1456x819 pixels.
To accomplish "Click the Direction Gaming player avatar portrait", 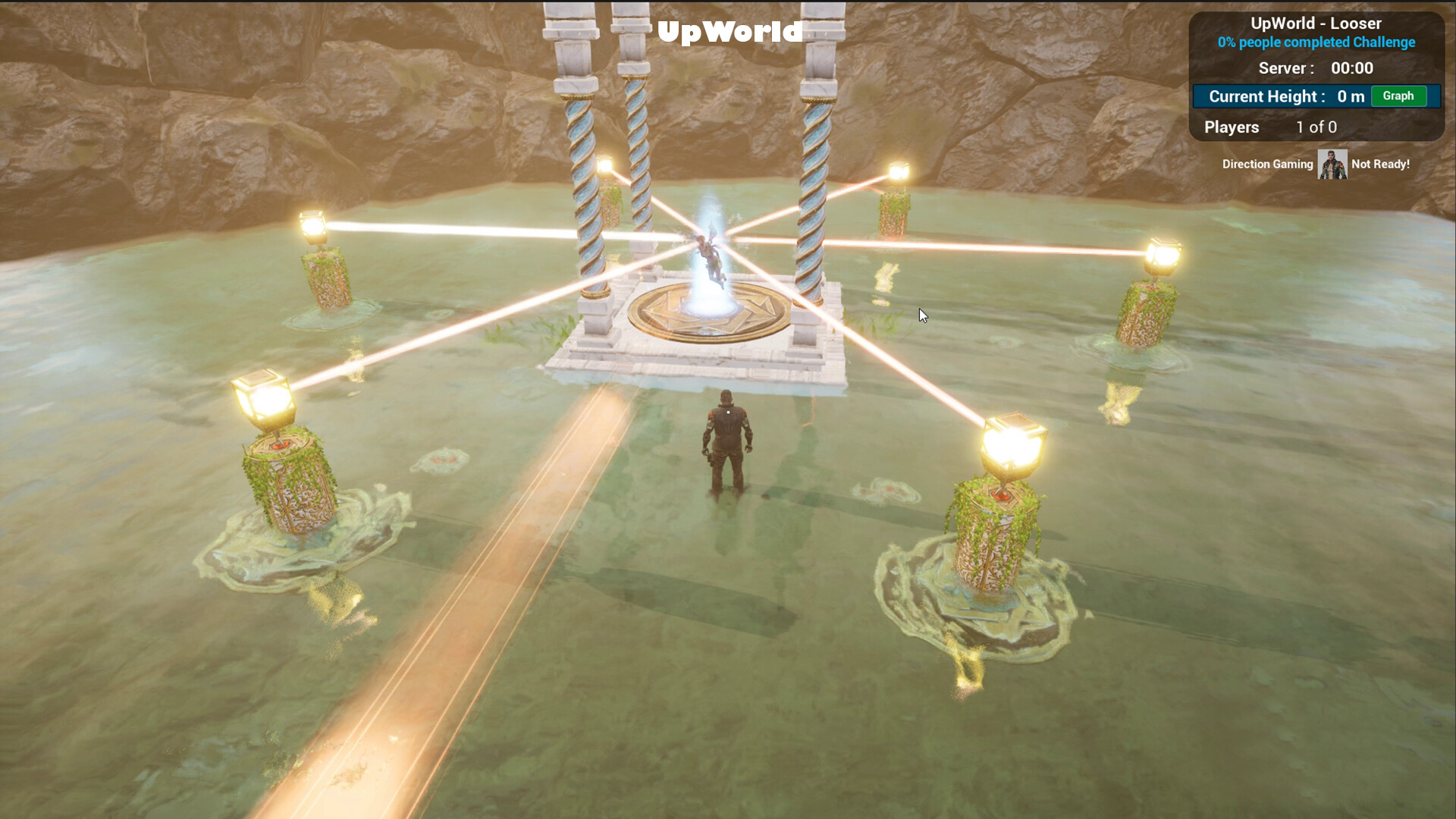I will point(1333,163).
